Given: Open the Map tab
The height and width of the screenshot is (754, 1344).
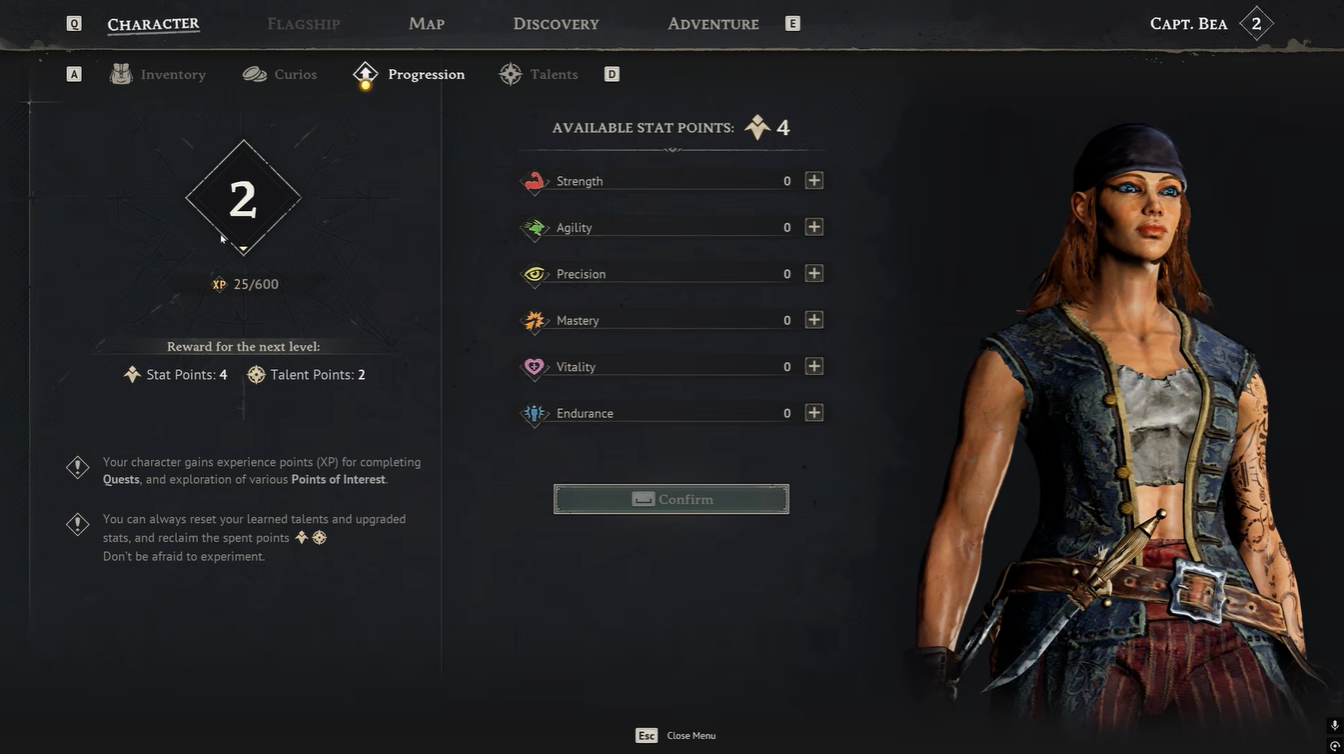Looking at the screenshot, I should 426,24.
